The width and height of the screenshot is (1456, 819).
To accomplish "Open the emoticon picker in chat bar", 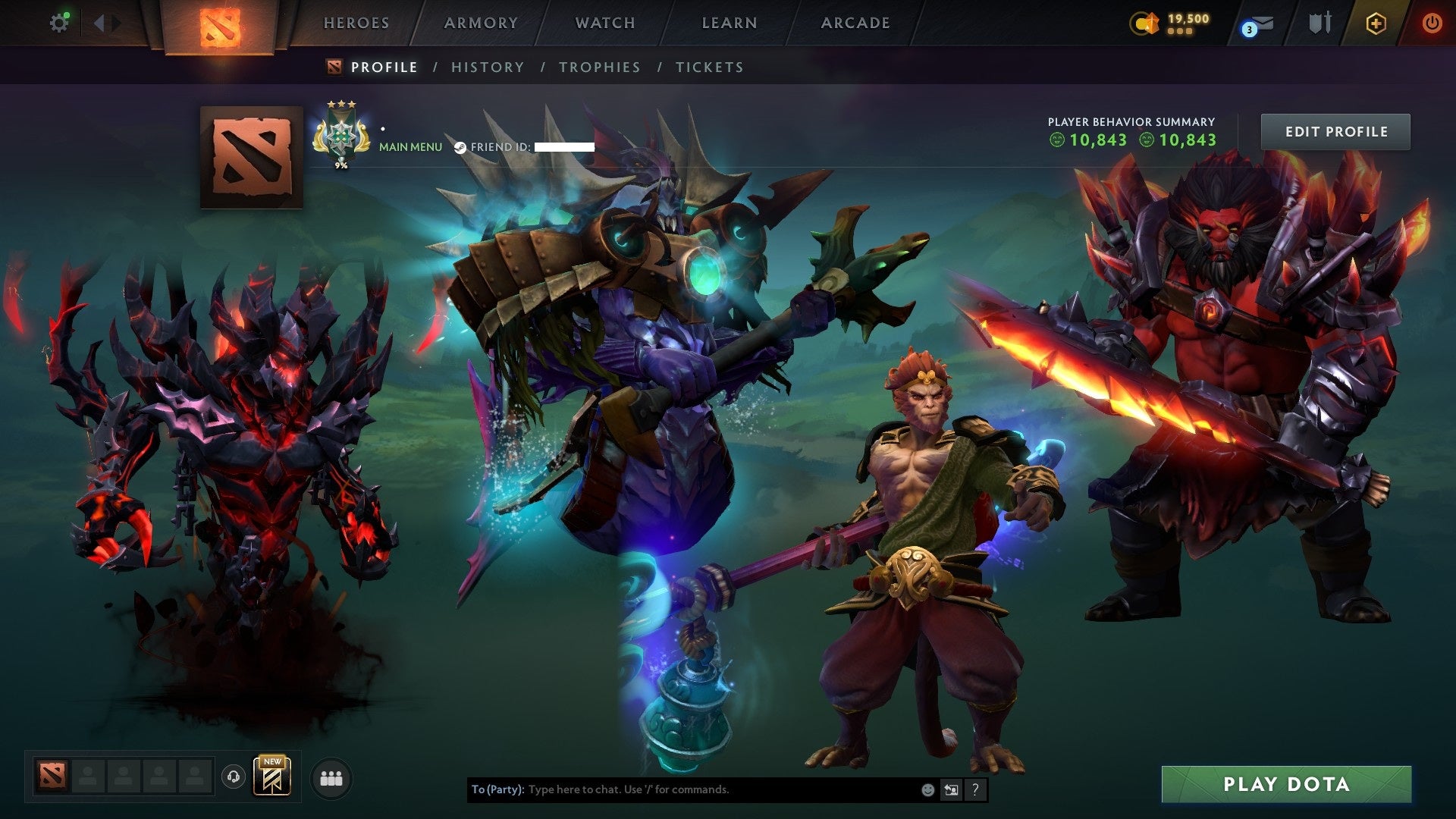I will coord(927,790).
